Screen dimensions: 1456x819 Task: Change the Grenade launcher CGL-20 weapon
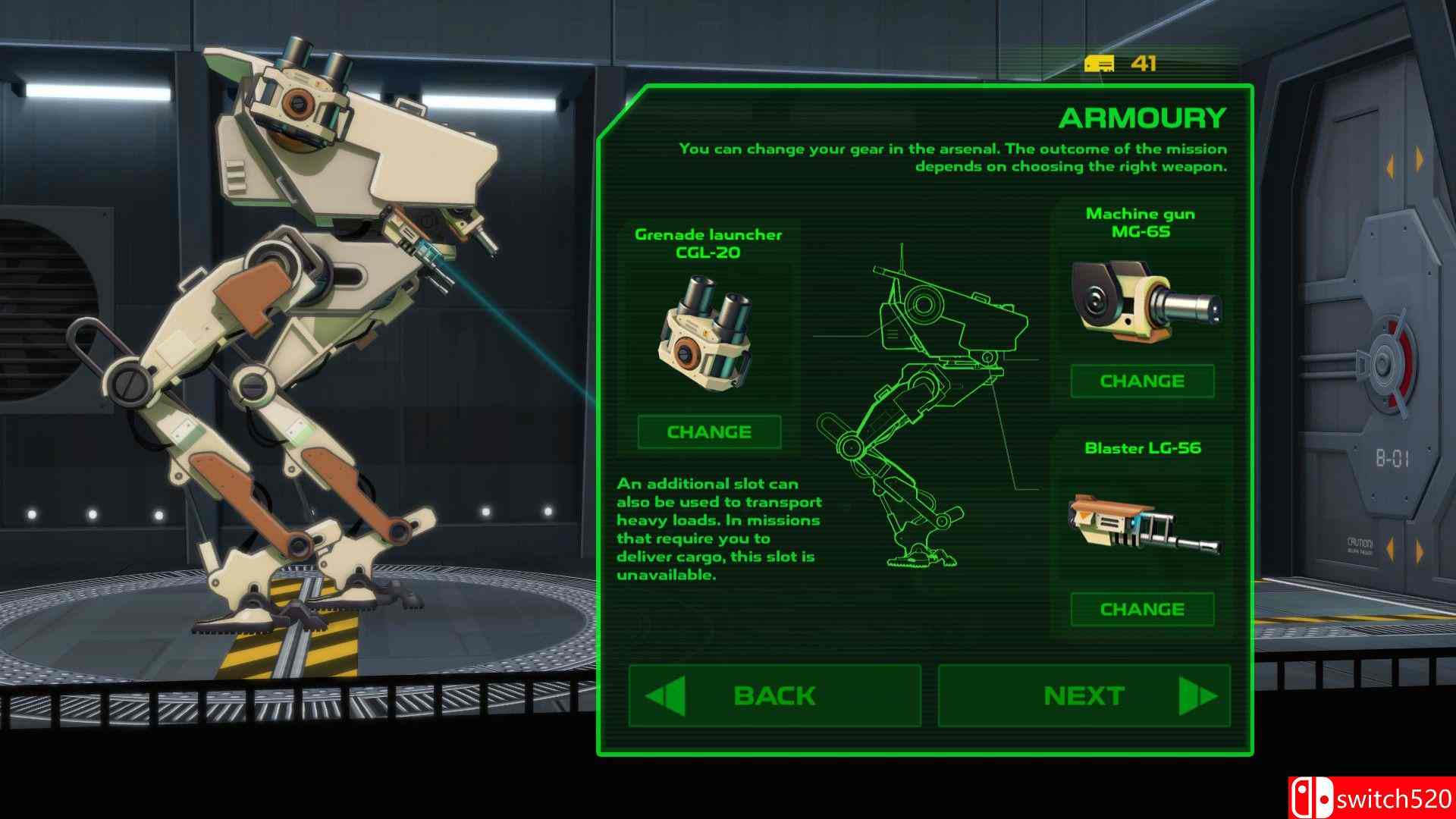(709, 432)
